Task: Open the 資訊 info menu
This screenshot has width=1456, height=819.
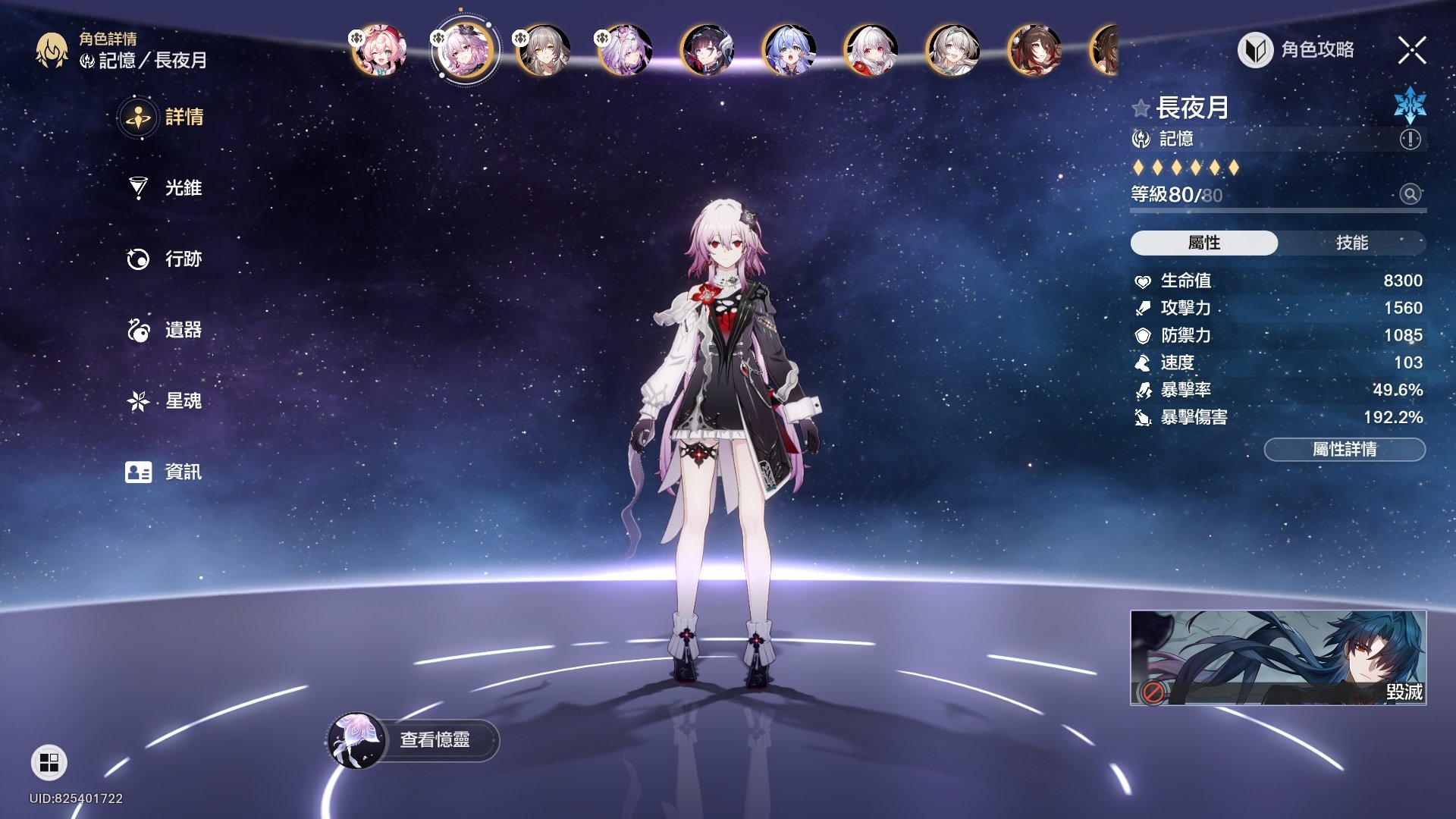Action: point(165,472)
